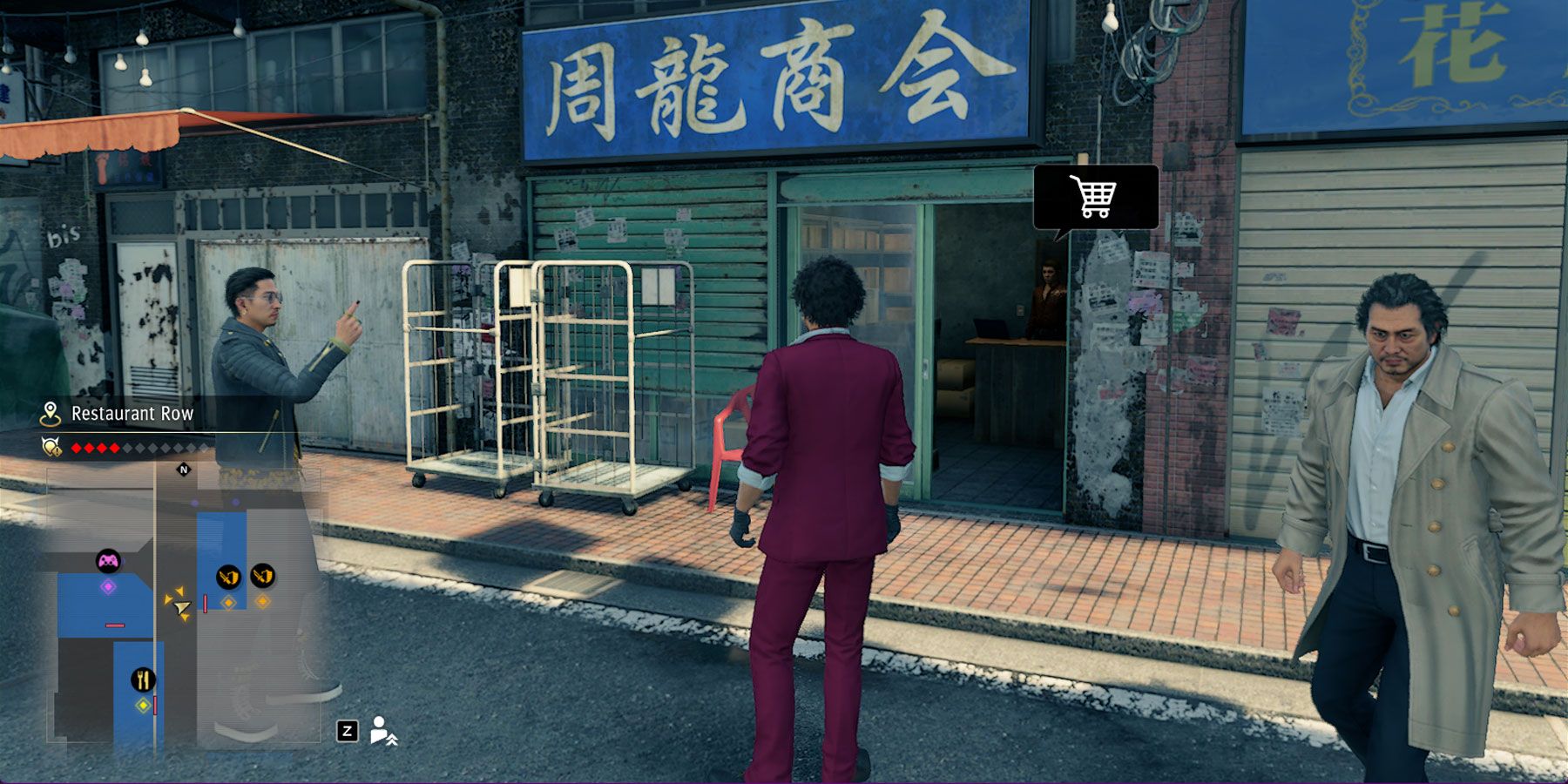Viewport: 1568px width, 784px height.
Task: Click the left weapon shop icon on minimap
Action: 228,578
